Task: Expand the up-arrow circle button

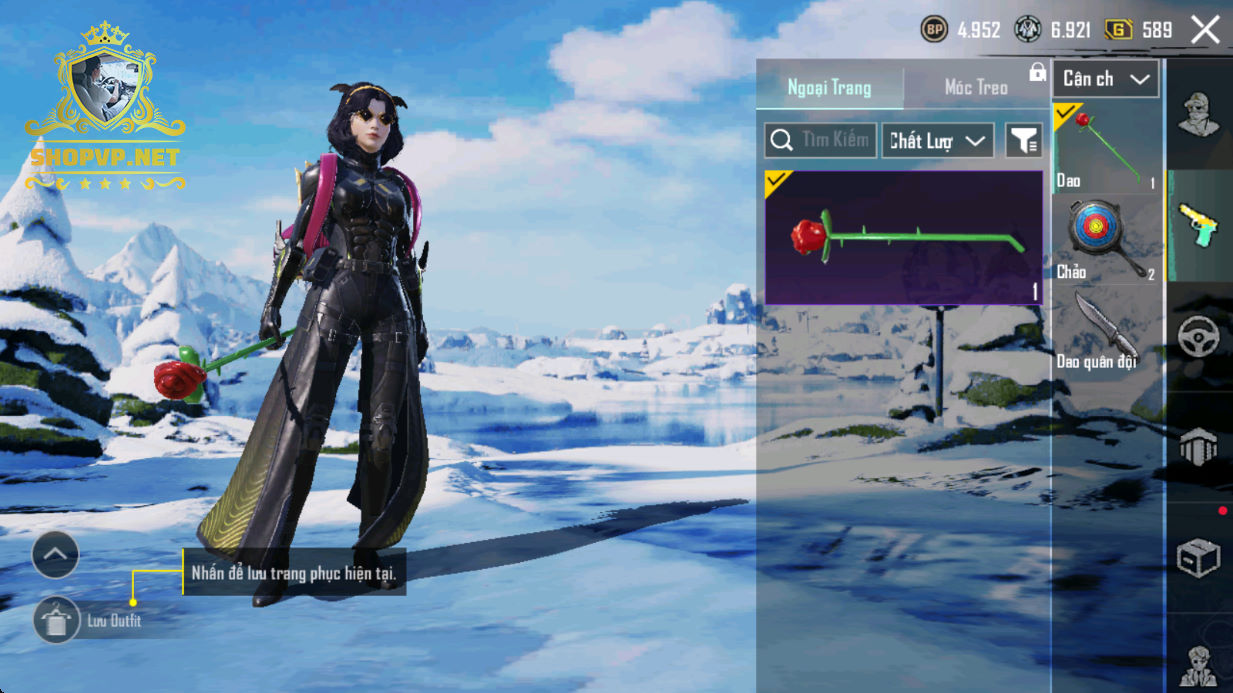Action: coord(55,554)
